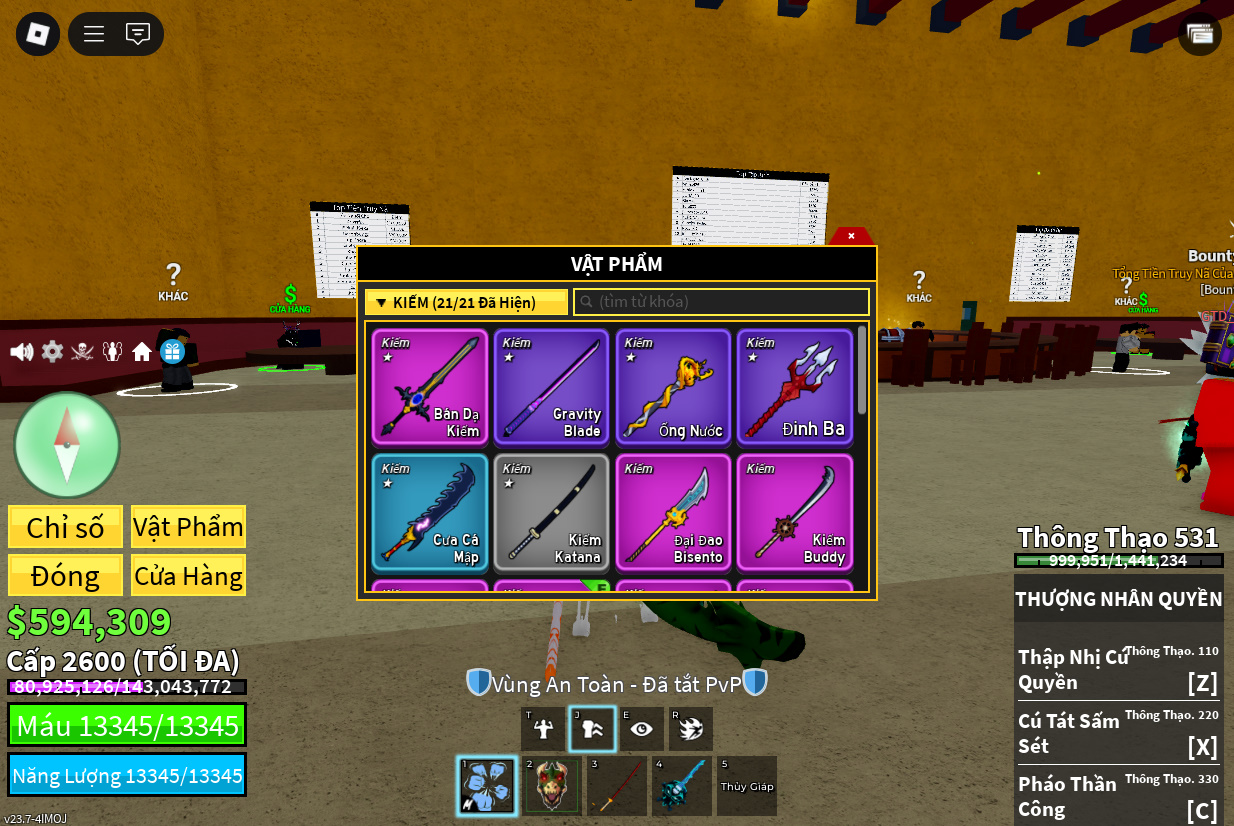Pick the Đinh Ba trident
Viewport: 1234px width, 826px height.
[x=795, y=386]
